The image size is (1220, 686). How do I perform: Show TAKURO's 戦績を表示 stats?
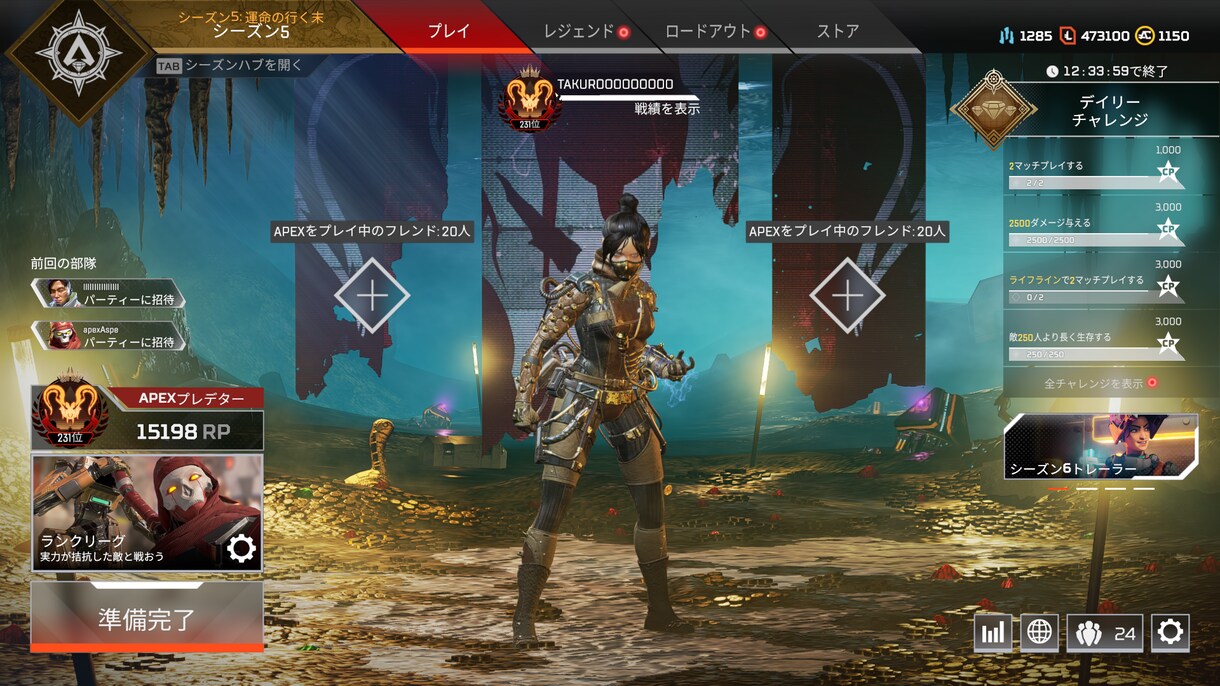(x=667, y=108)
